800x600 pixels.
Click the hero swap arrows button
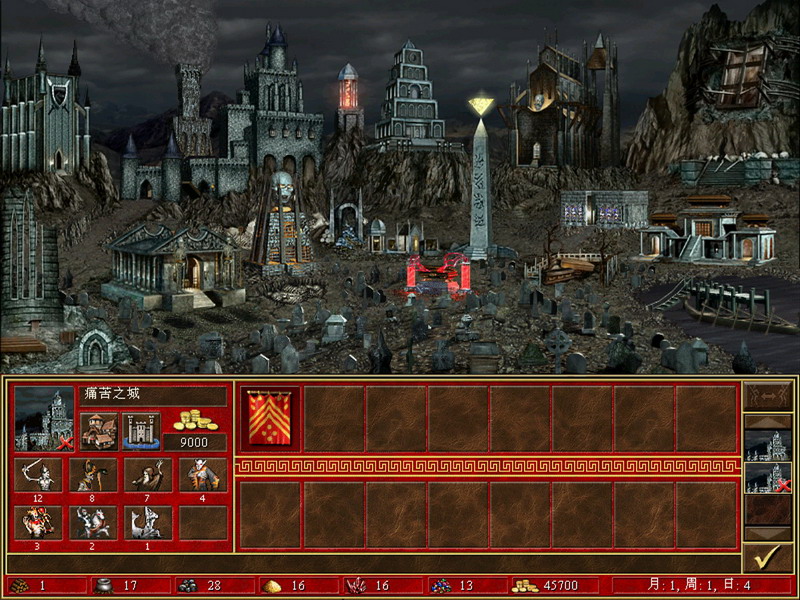coord(768,396)
